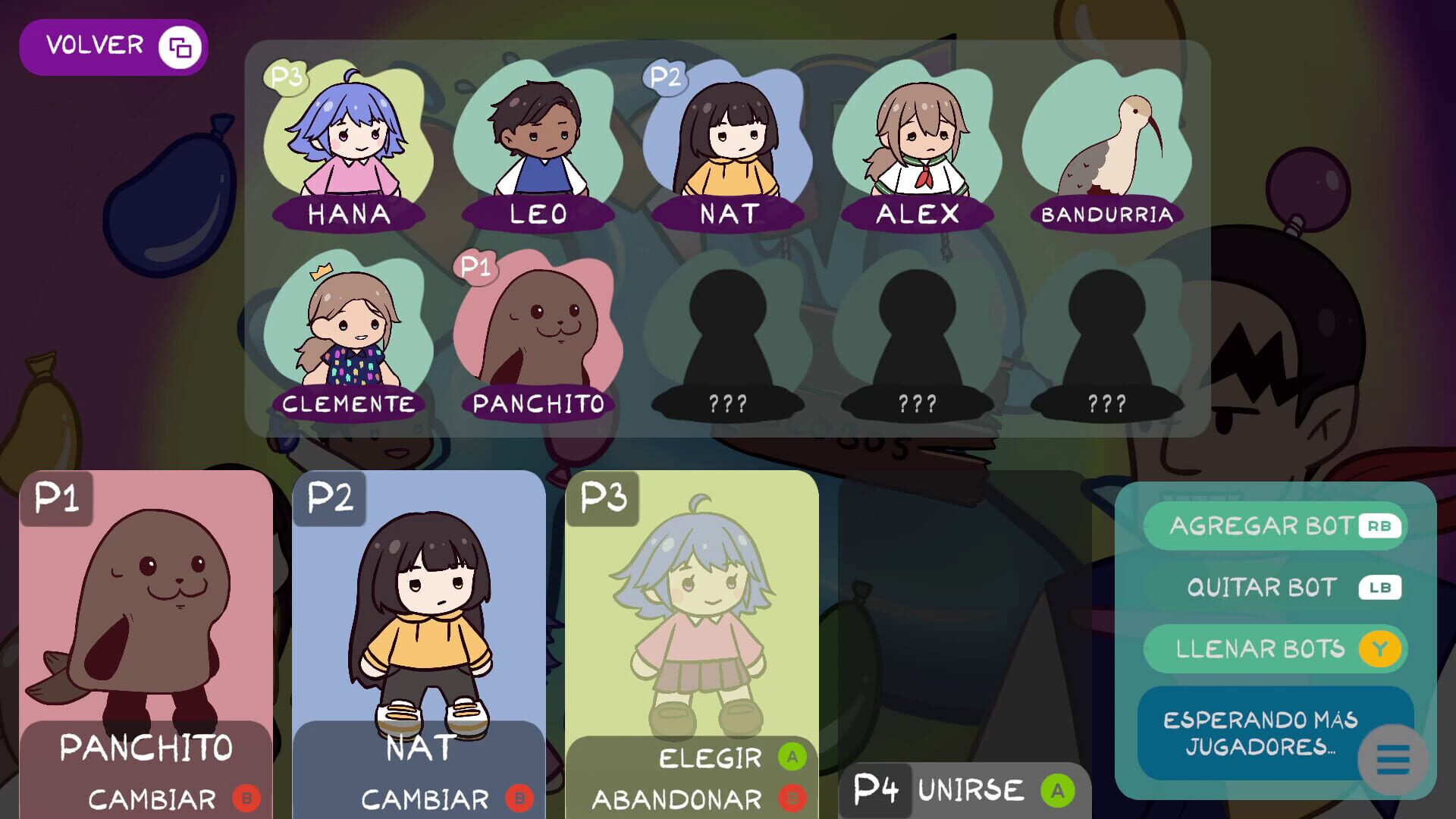
Task: Choose Bandurria the bird character
Action: coord(1109,144)
